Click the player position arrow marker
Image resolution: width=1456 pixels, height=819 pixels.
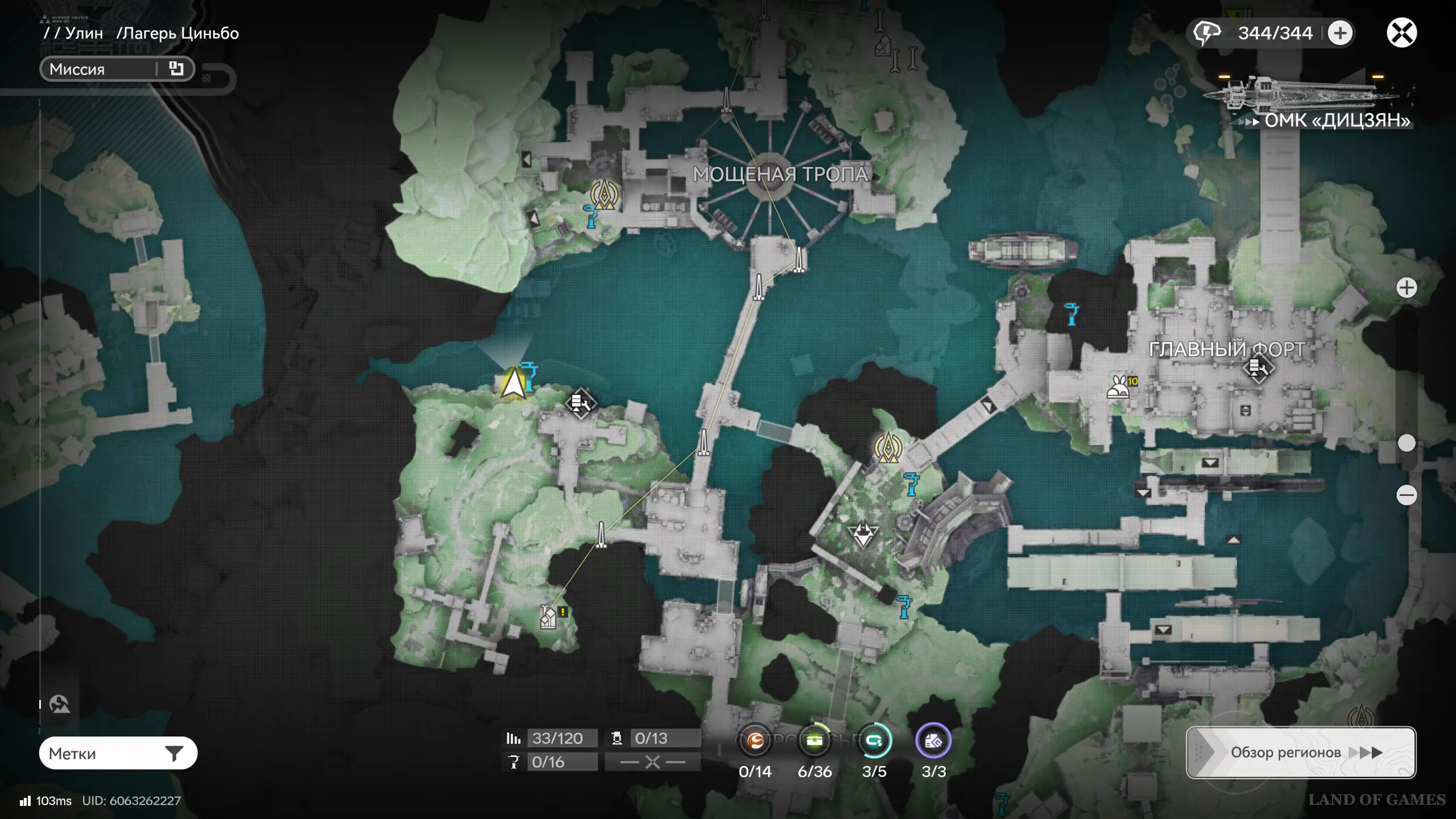click(x=514, y=383)
